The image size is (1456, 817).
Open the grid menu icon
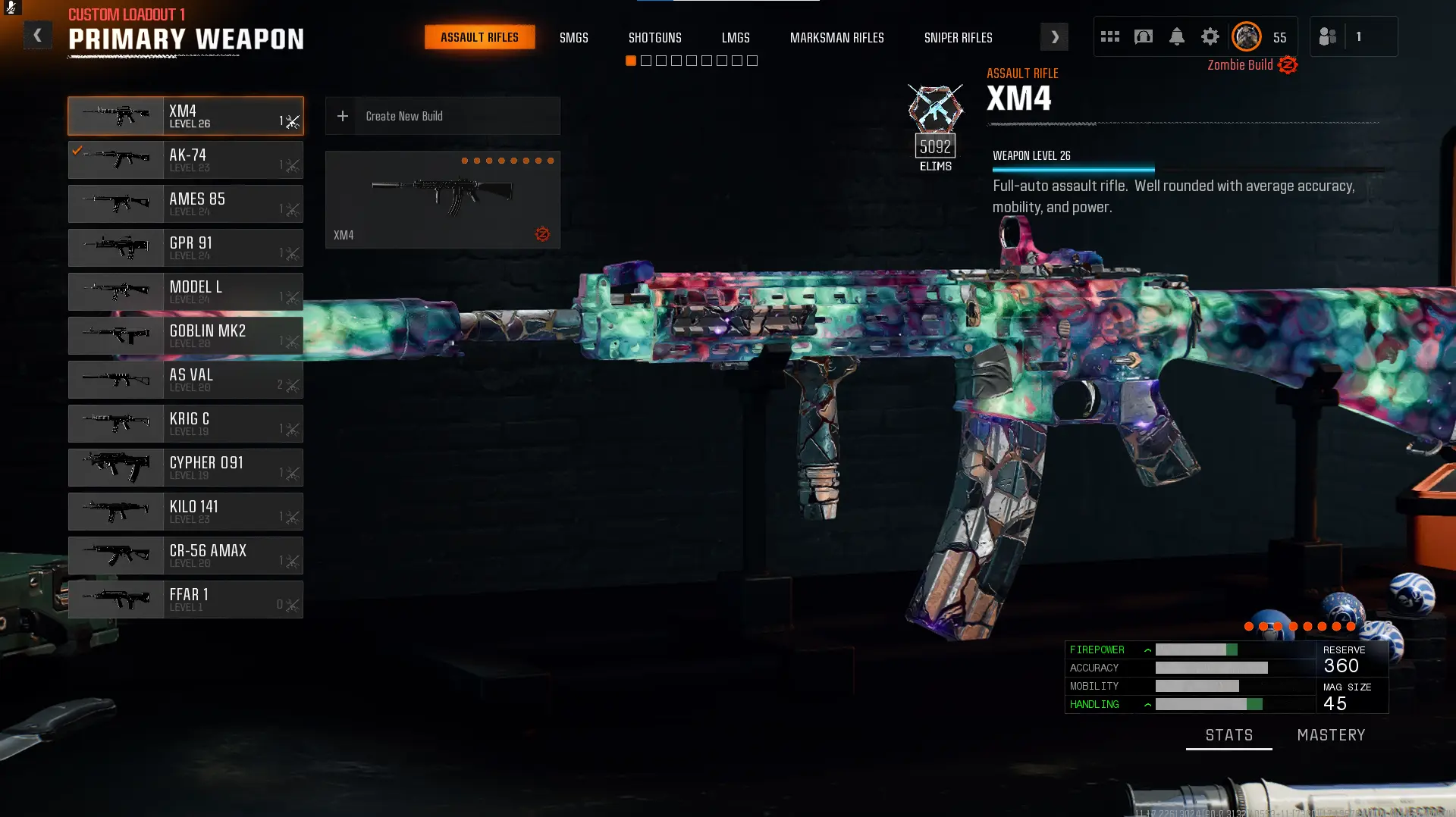1109,36
